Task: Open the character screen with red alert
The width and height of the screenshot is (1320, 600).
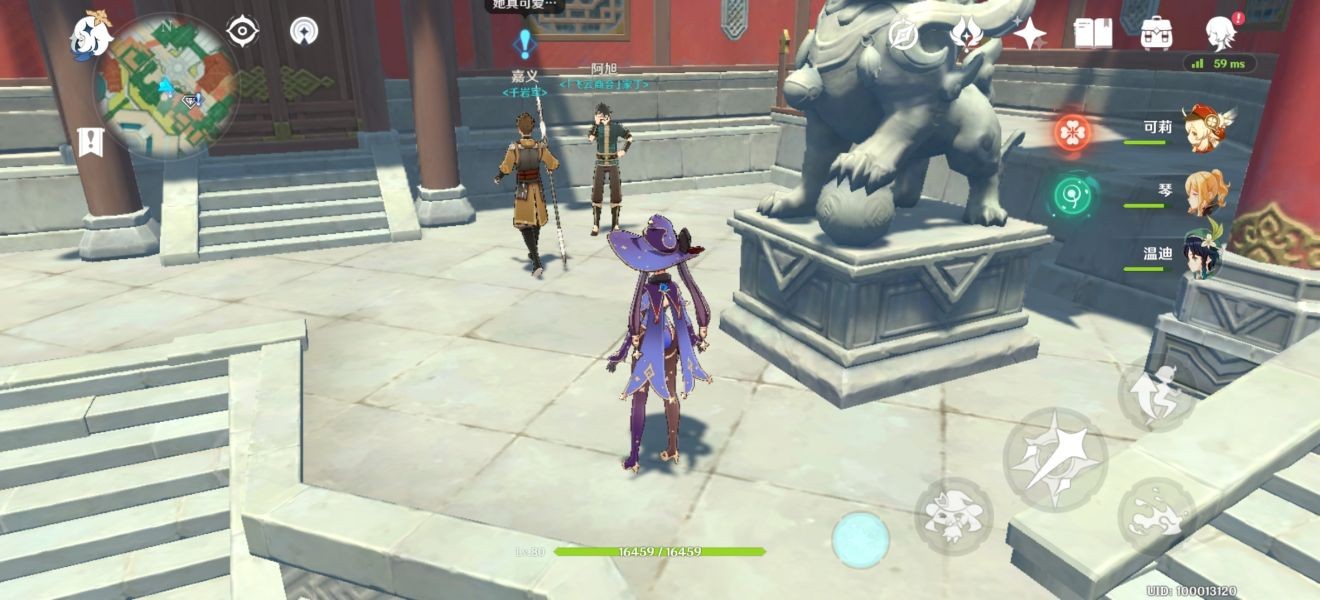Action: click(1221, 33)
